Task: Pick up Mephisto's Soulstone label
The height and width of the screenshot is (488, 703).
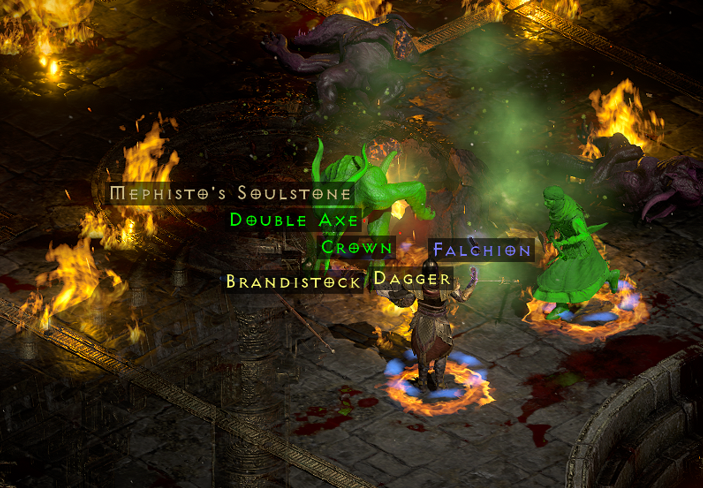Action: [231, 193]
